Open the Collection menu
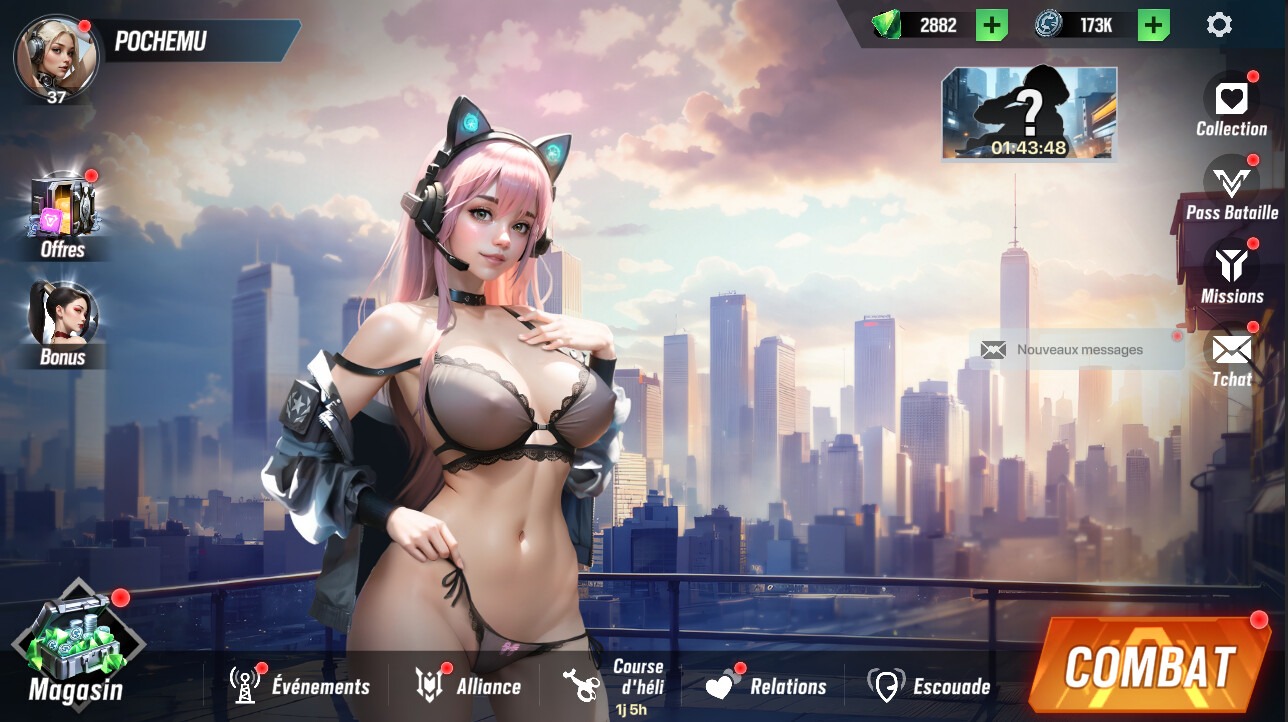The width and height of the screenshot is (1288, 722). pyautogui.click(x=1231, y=105)
